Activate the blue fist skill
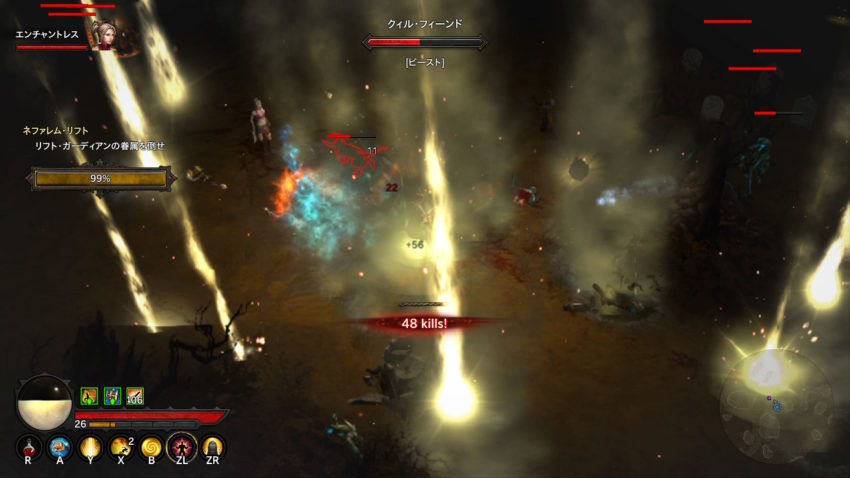Screen dimensions: 850x478 61,446
